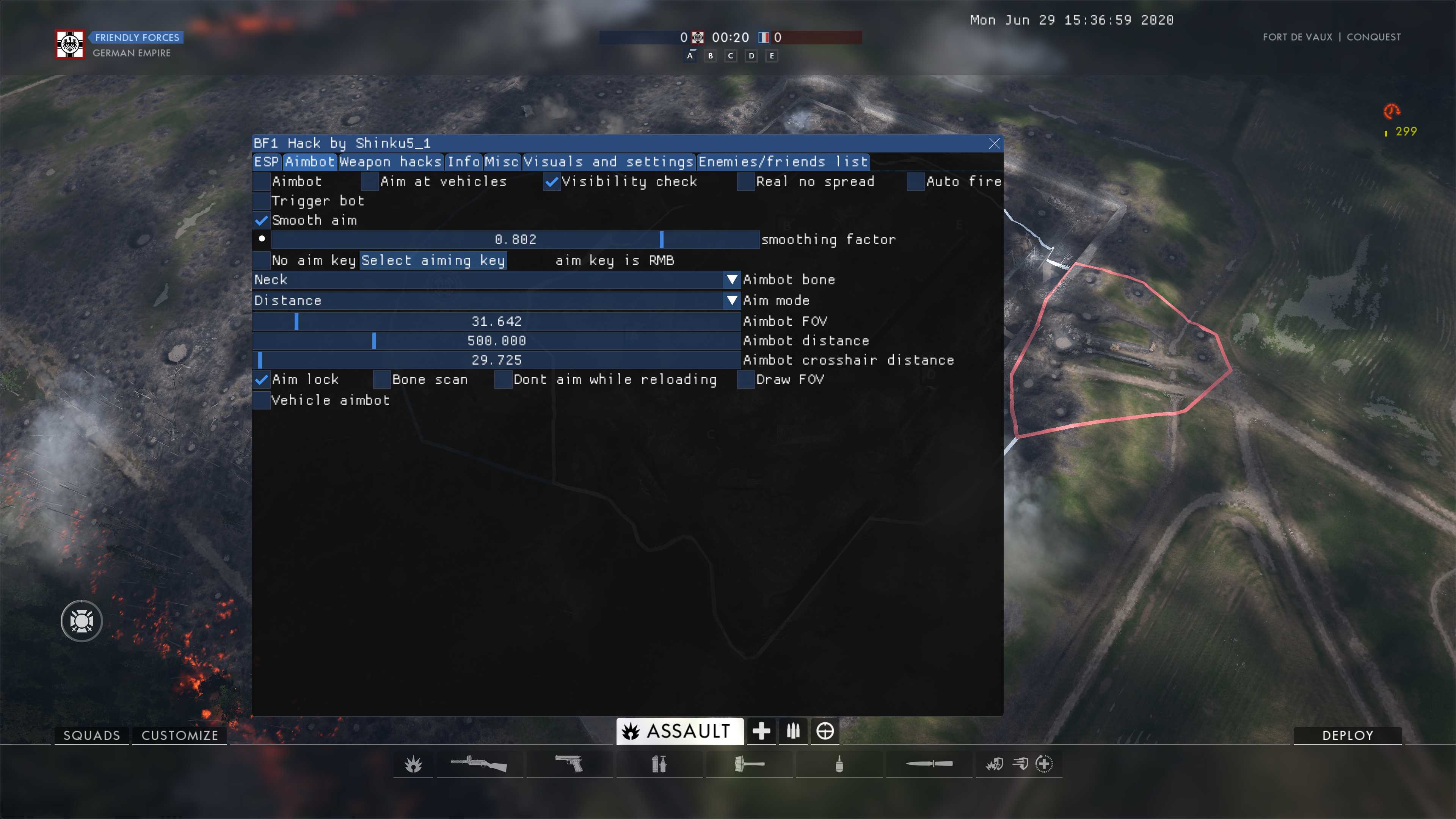Choose the Support class ammo icon
Viewport: 1456px width, 819px height.
[x=793, y=731]
